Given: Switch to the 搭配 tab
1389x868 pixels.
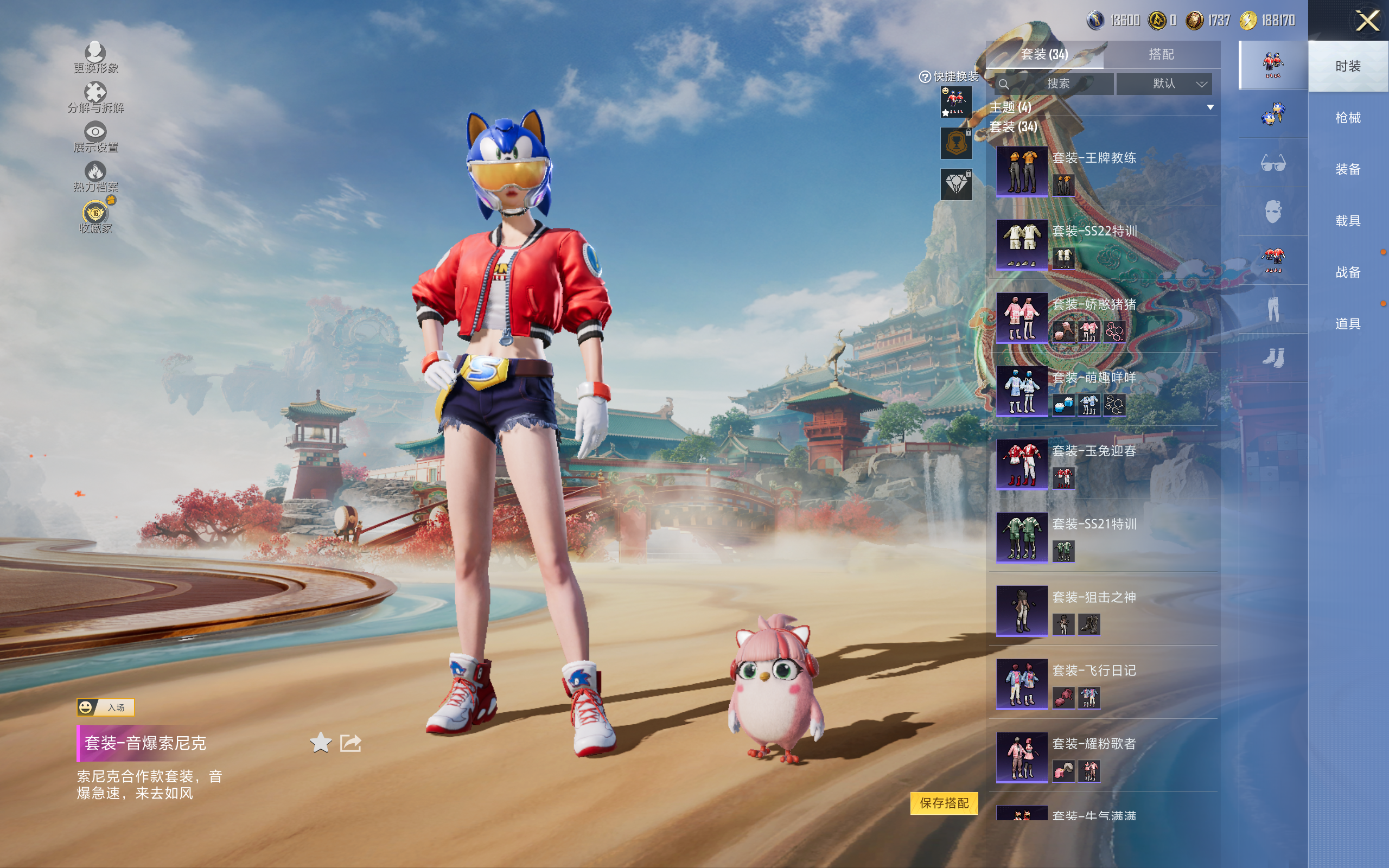Looking at the screenshot, I should [1161, 55].
